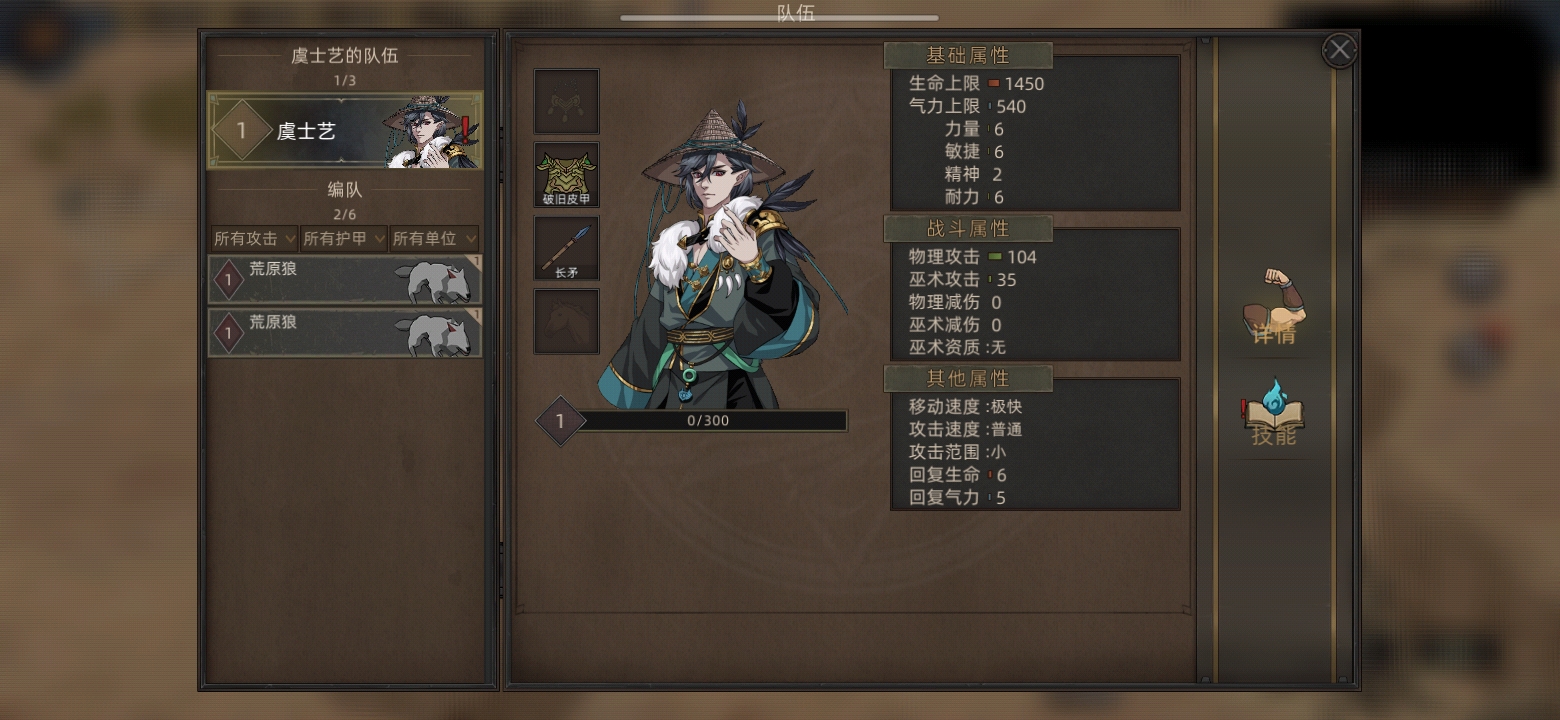This screenshot has width=1560, height=720.
Task: Switch to the 详情 details tab
Action: point(1274,309)
